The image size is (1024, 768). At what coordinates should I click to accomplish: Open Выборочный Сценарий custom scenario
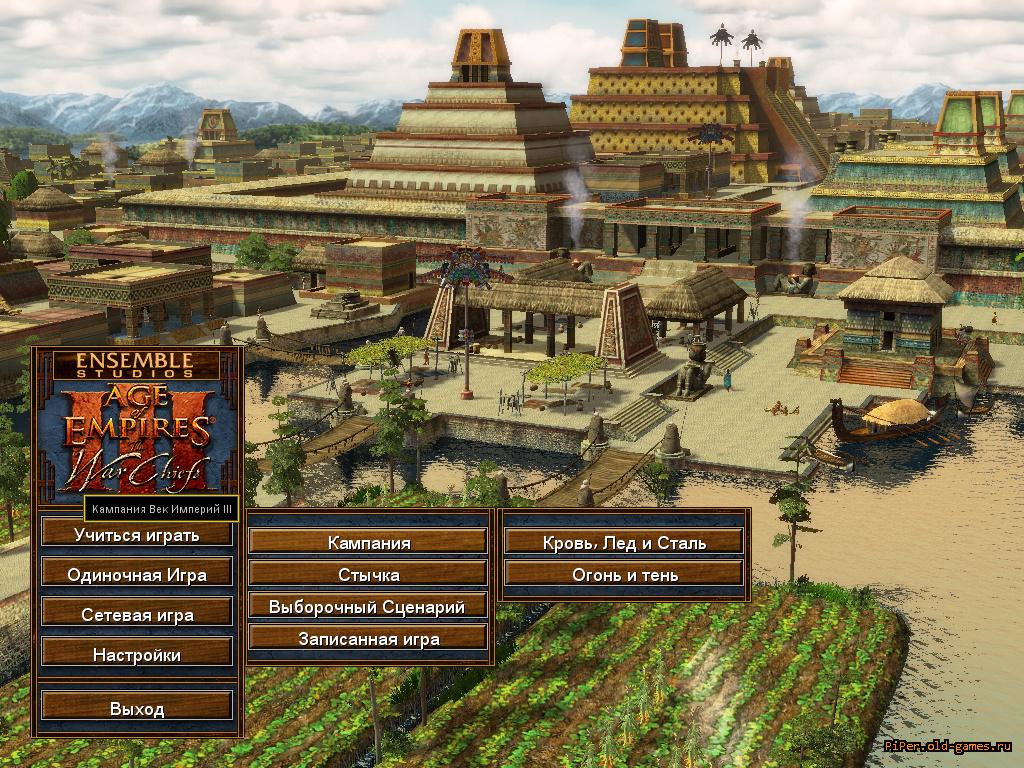(x=369, y=607)
